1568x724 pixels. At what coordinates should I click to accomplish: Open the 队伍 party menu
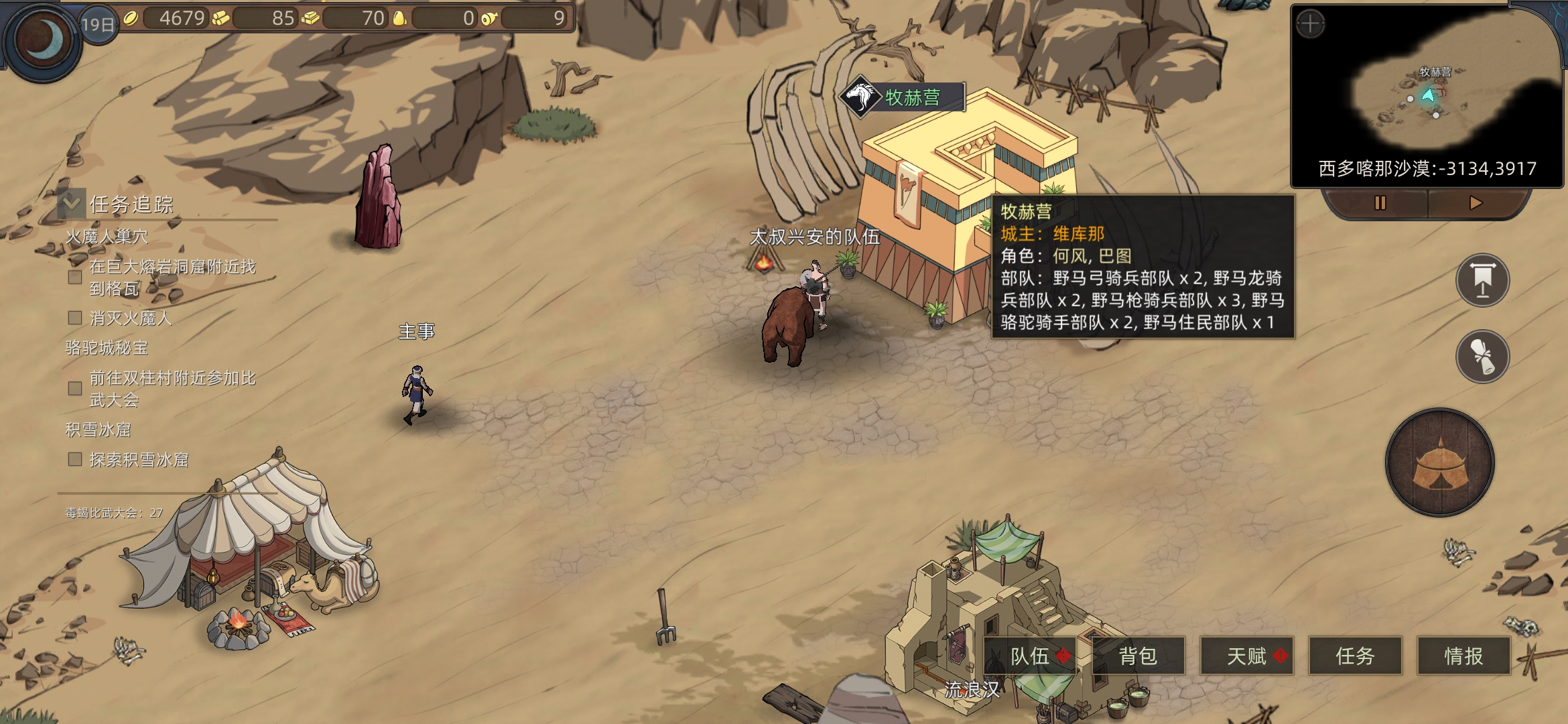pos(1030,656)
